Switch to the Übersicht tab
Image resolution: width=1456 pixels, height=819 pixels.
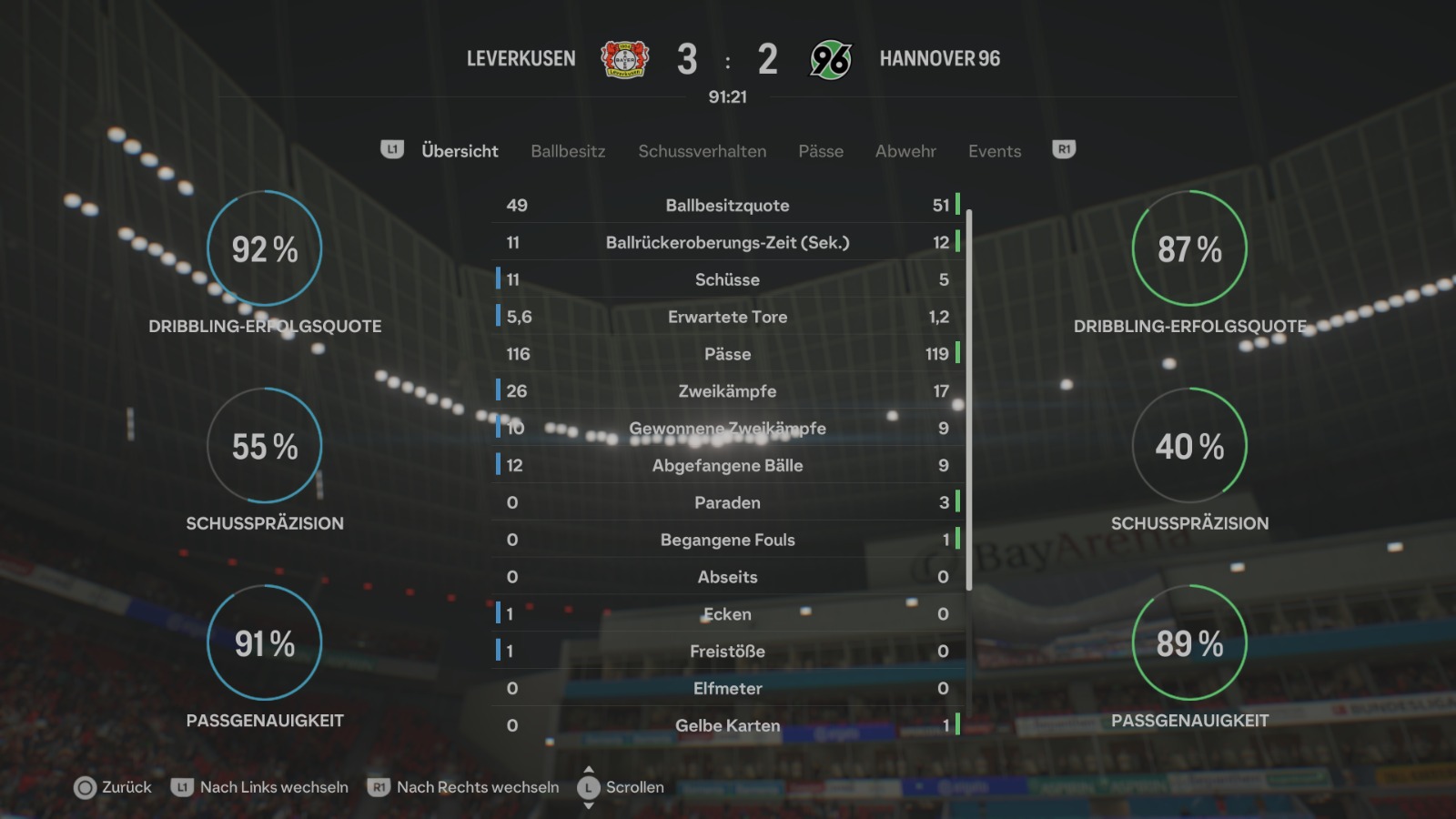[460, 151]
